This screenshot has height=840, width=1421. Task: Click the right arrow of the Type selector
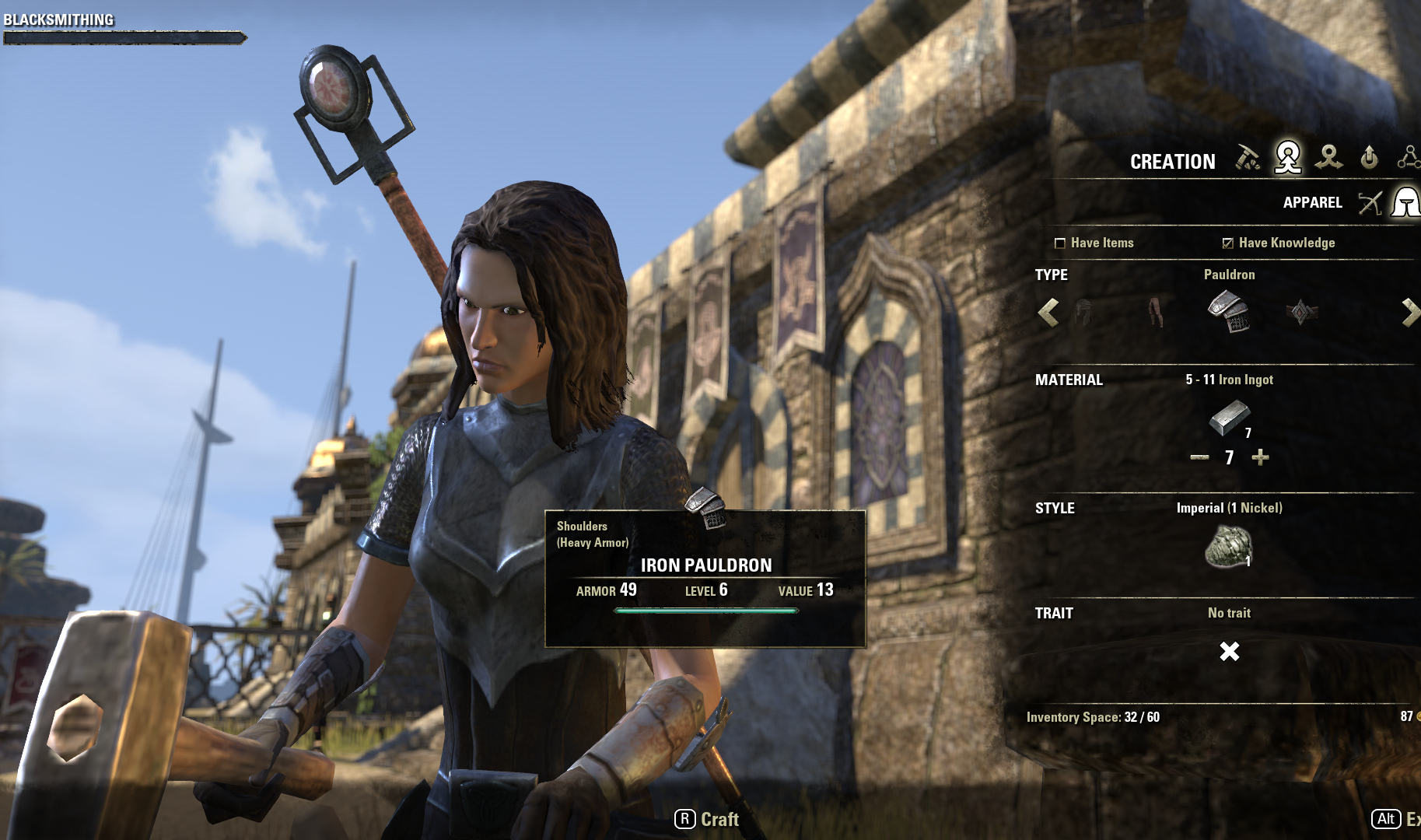click(1409, 313)
